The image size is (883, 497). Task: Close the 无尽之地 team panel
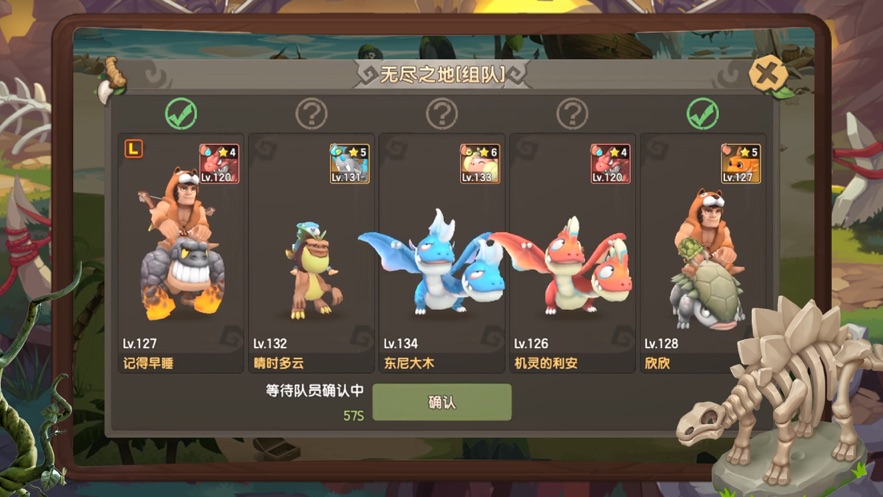pos(768,74)
